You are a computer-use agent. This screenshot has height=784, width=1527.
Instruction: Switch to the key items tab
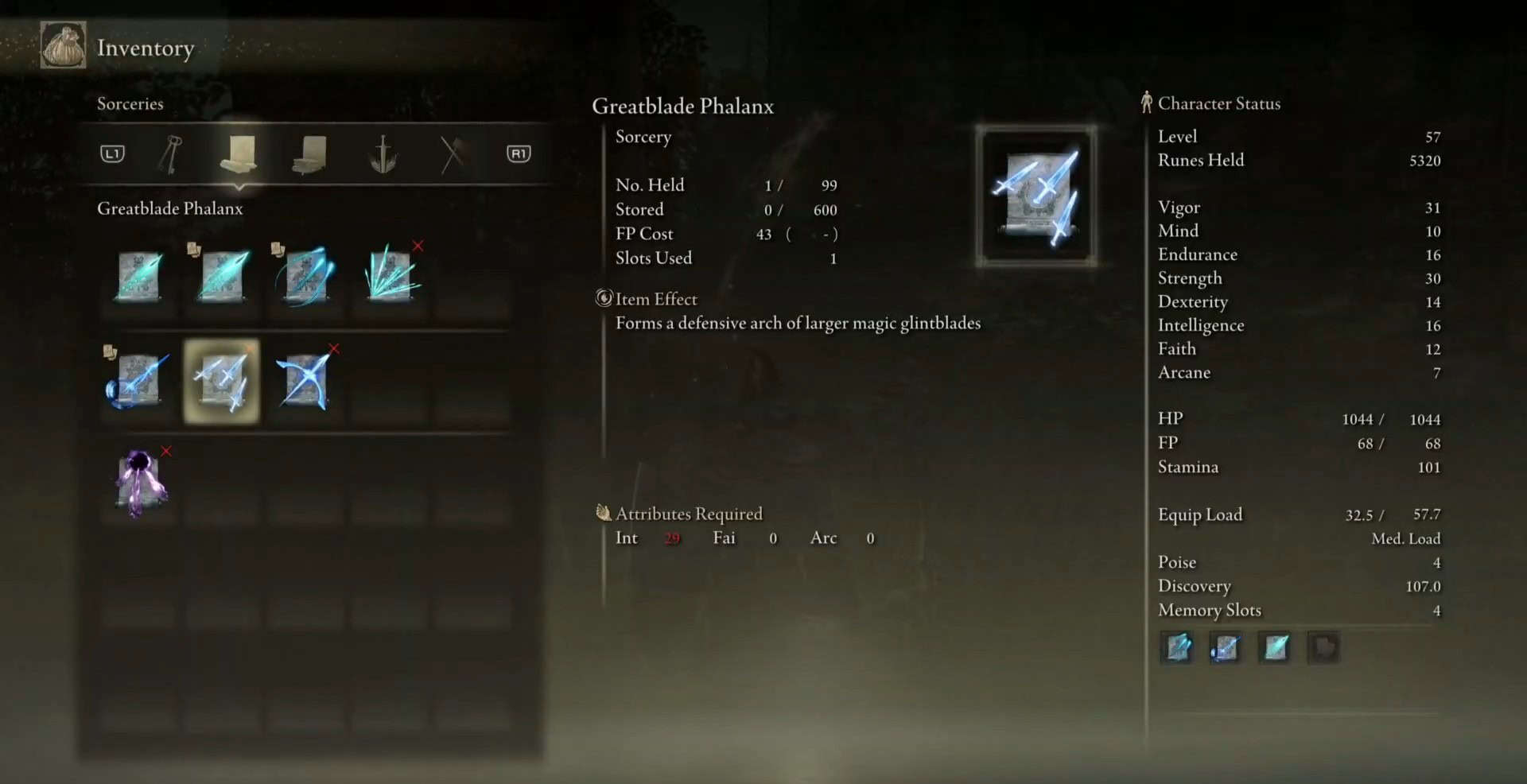pyautogui.click(x=170, y=153)
